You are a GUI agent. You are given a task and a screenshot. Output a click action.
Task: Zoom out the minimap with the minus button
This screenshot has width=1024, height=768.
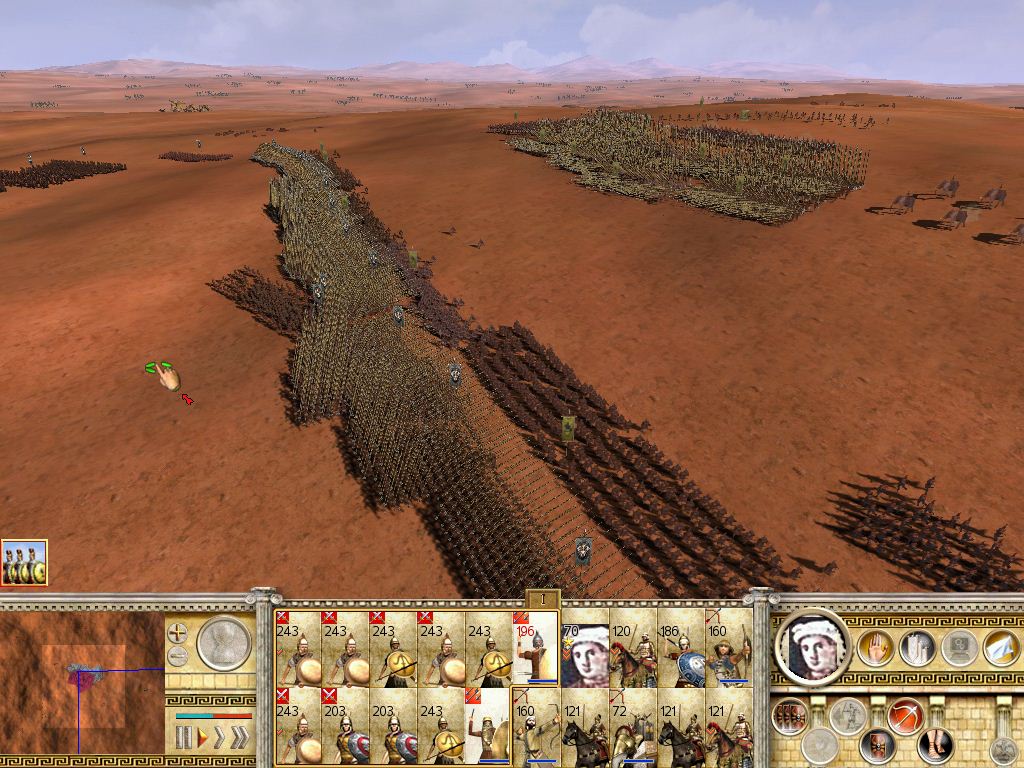pyautogui.click(x=177, y=657)
